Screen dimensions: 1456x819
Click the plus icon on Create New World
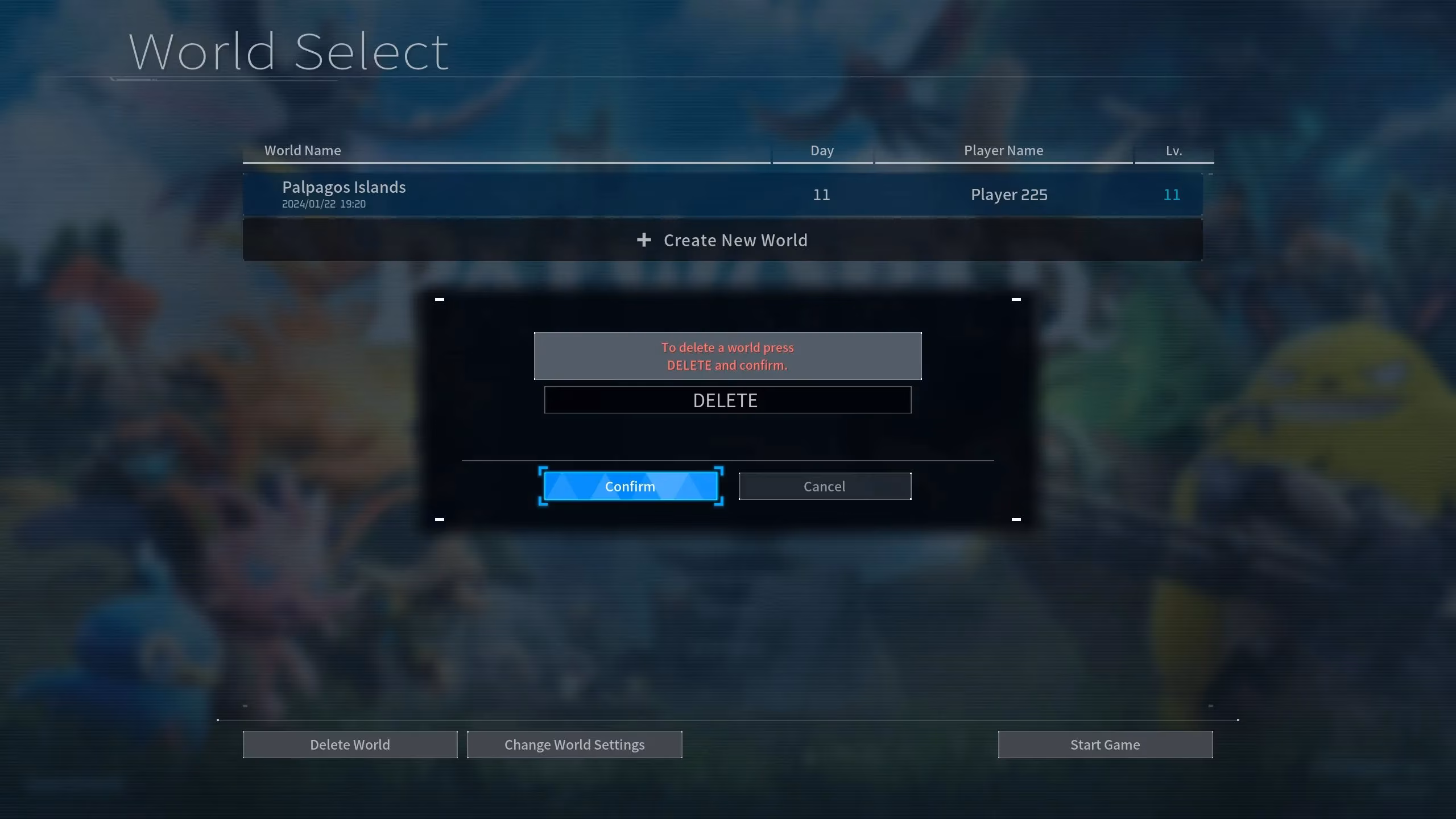point(644,239)
